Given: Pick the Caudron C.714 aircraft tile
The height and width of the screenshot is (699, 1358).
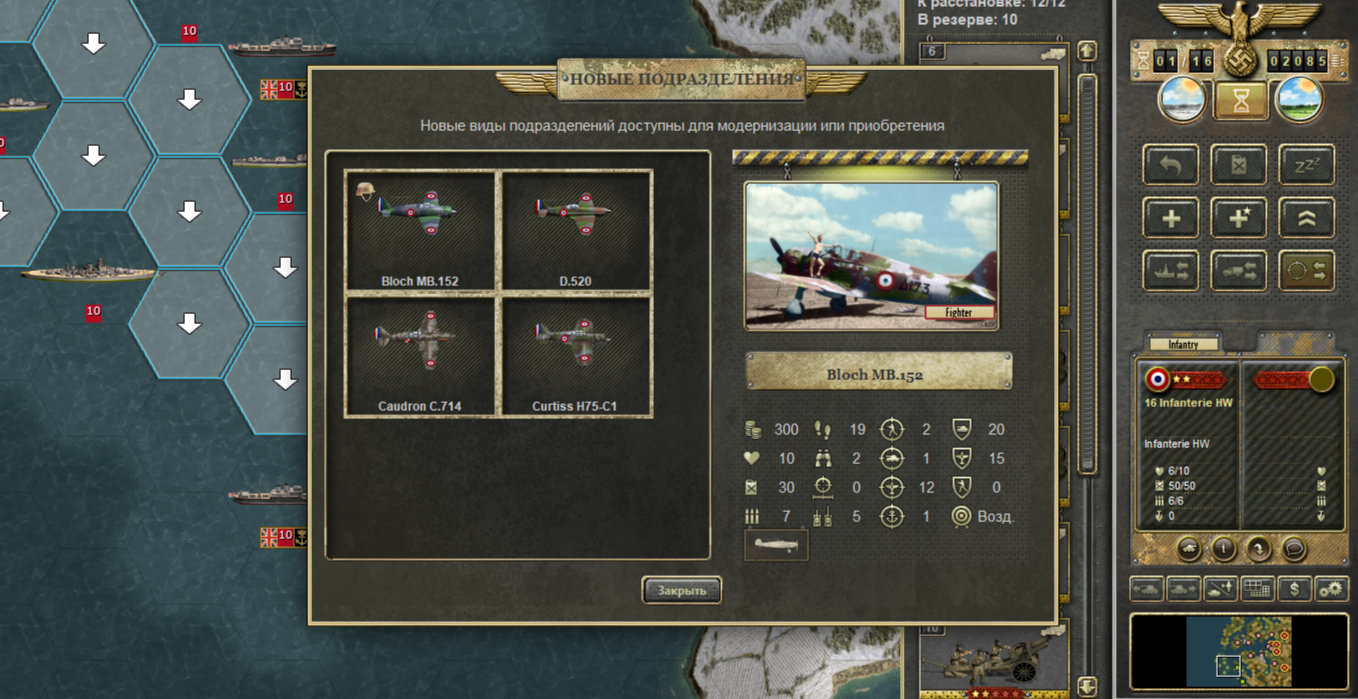Looking at the screenshot, I should click(420, 355).
